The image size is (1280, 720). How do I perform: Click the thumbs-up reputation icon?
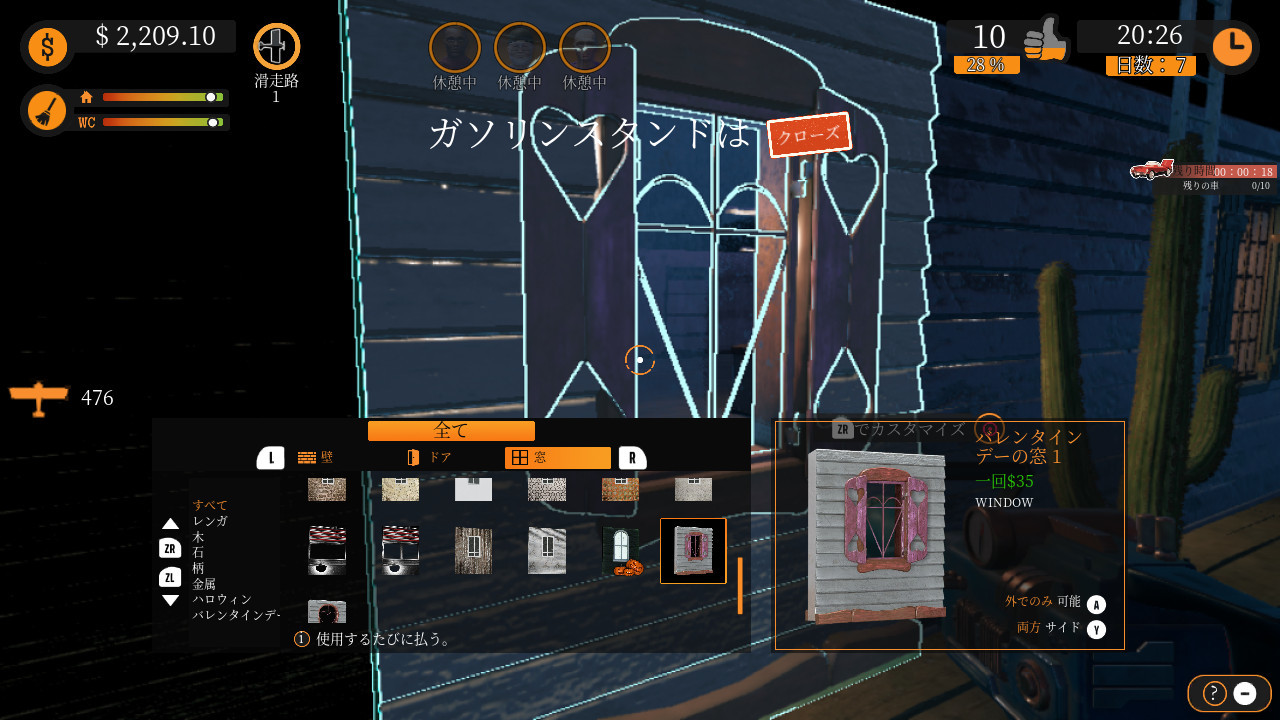point(1045,42)
